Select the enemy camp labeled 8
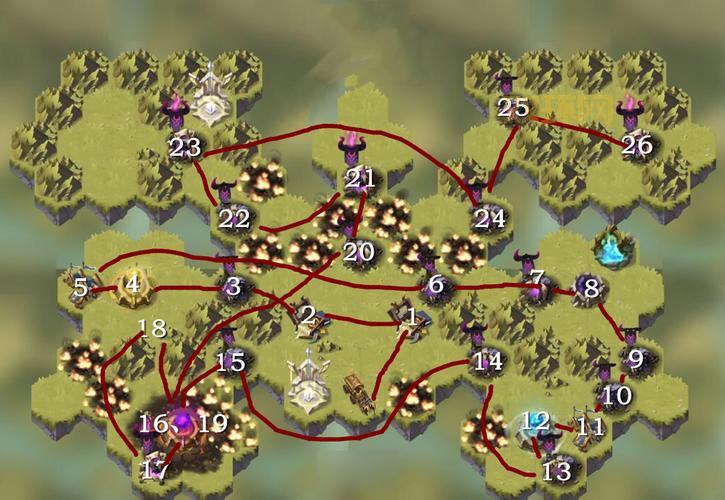725x500 pixels. coord(590,289)
